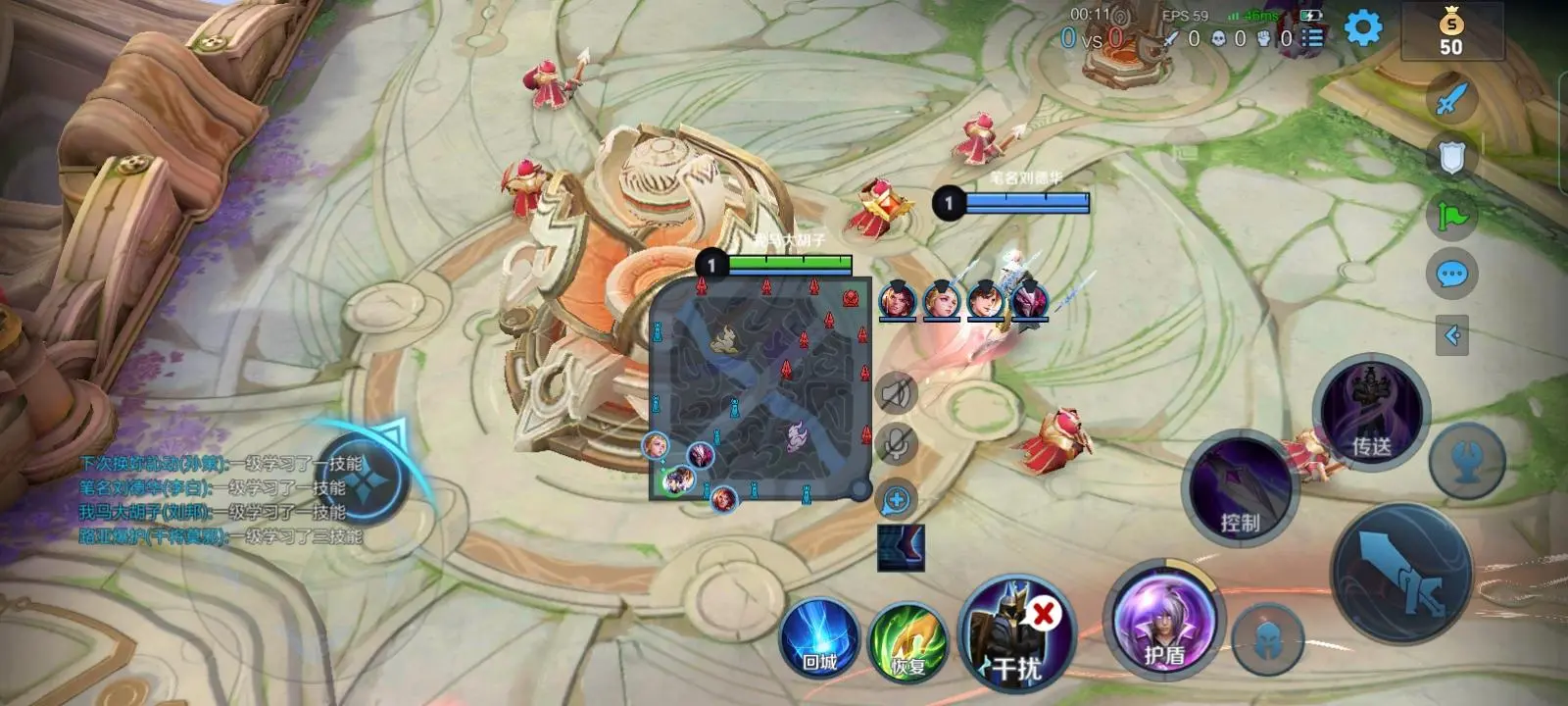
Task: Select the attack-tower target button
Action: pyautogui.click(x=1467, y=459)
